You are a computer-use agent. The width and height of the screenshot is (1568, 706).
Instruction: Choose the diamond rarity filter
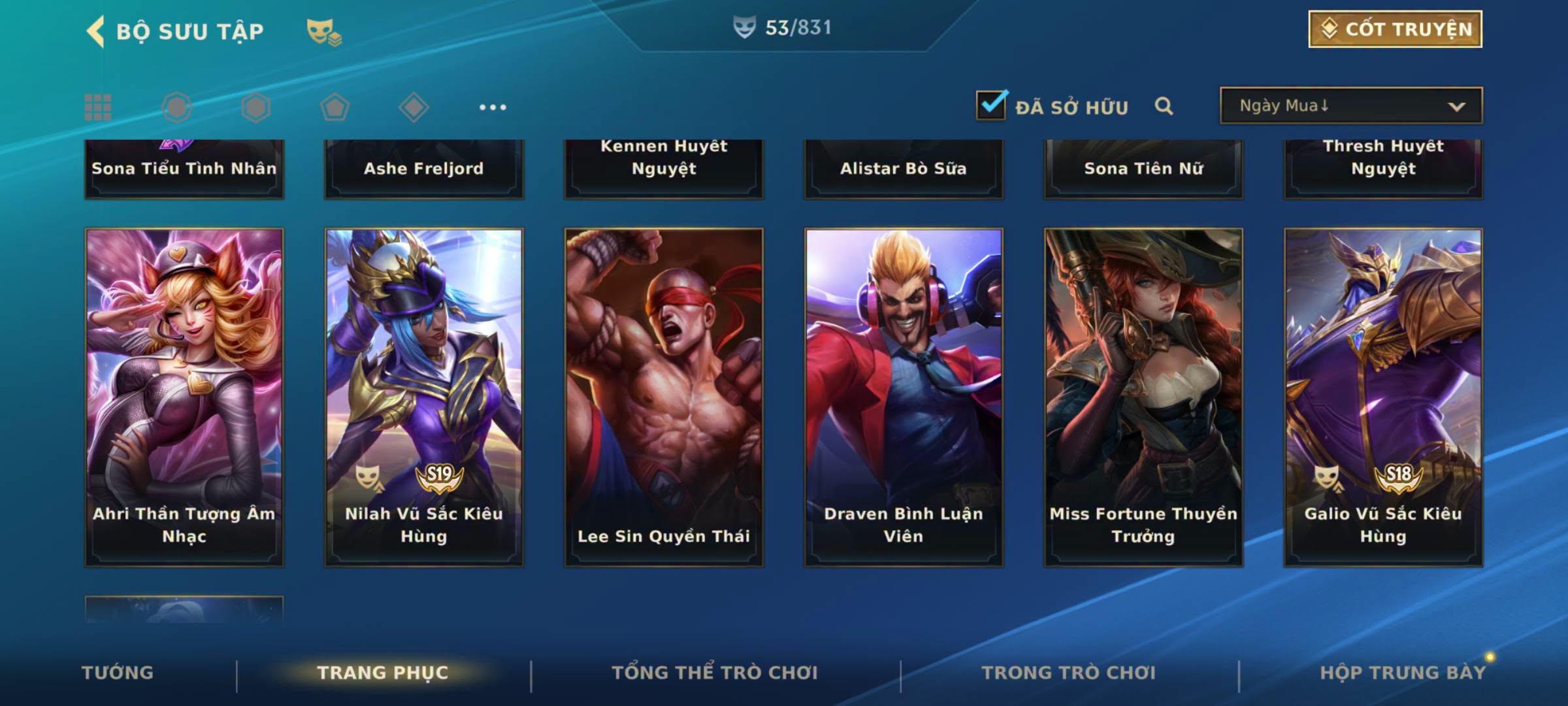[414, 107]
